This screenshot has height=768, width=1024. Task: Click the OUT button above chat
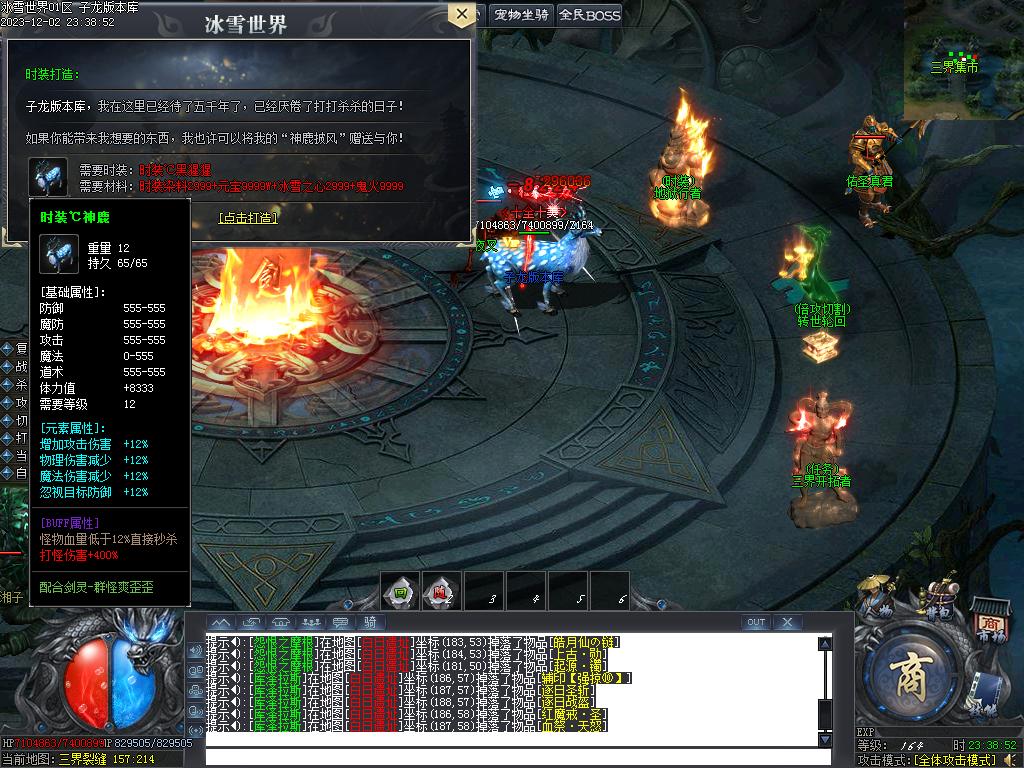(756, 622)
